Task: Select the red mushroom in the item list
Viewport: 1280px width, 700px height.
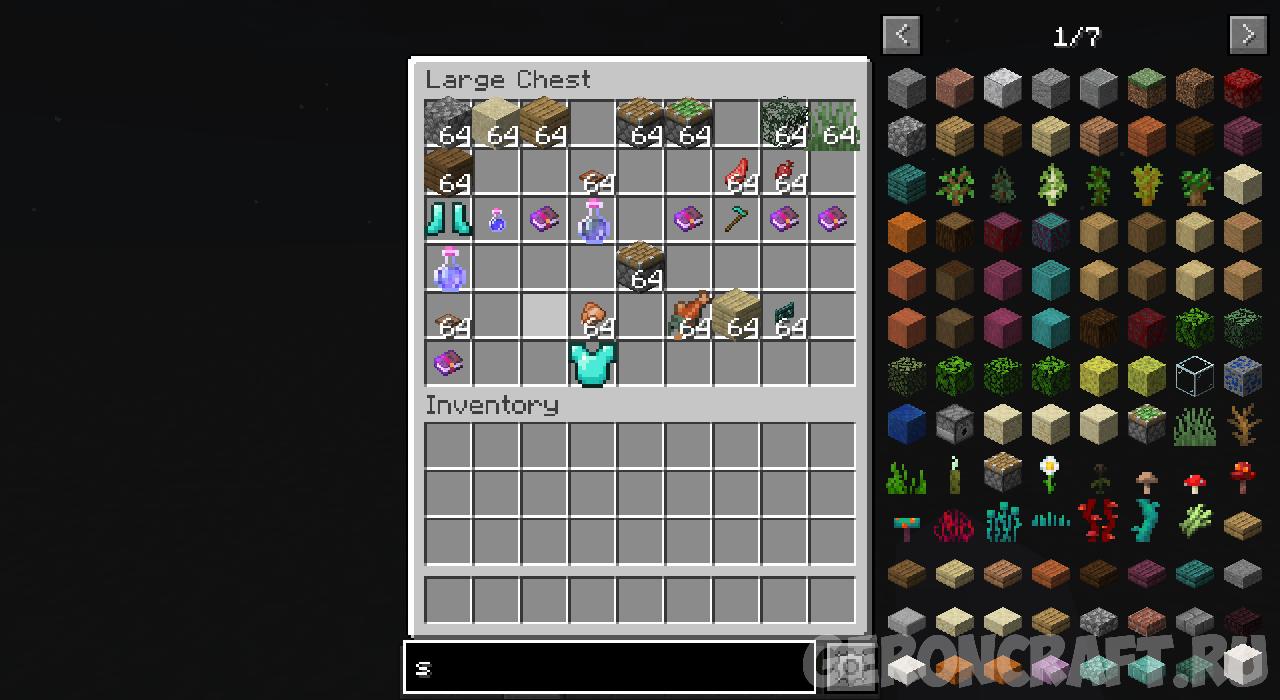Action: [1194, 482]
